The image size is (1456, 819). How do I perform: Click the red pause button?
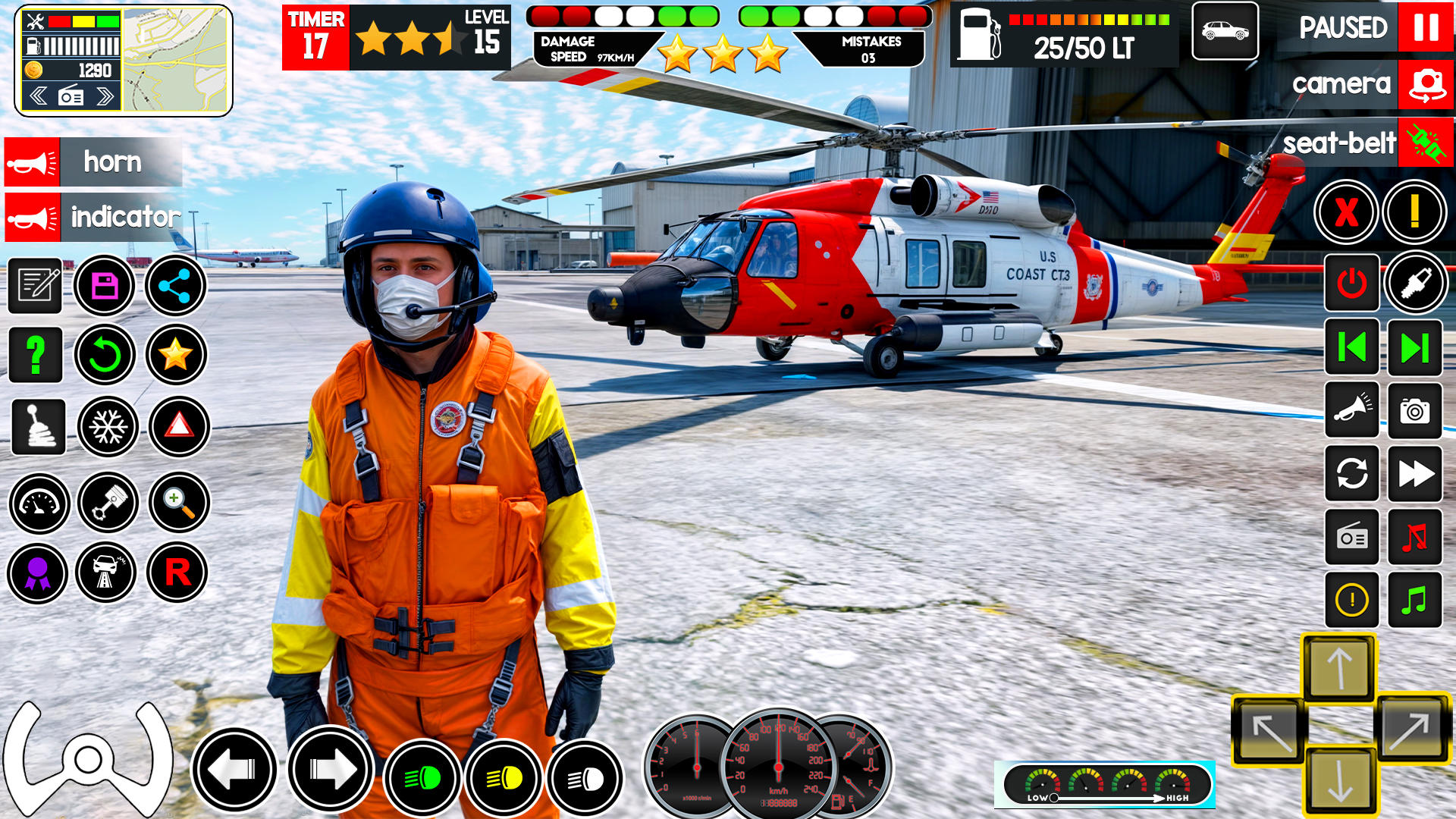tap(1425, 27)
